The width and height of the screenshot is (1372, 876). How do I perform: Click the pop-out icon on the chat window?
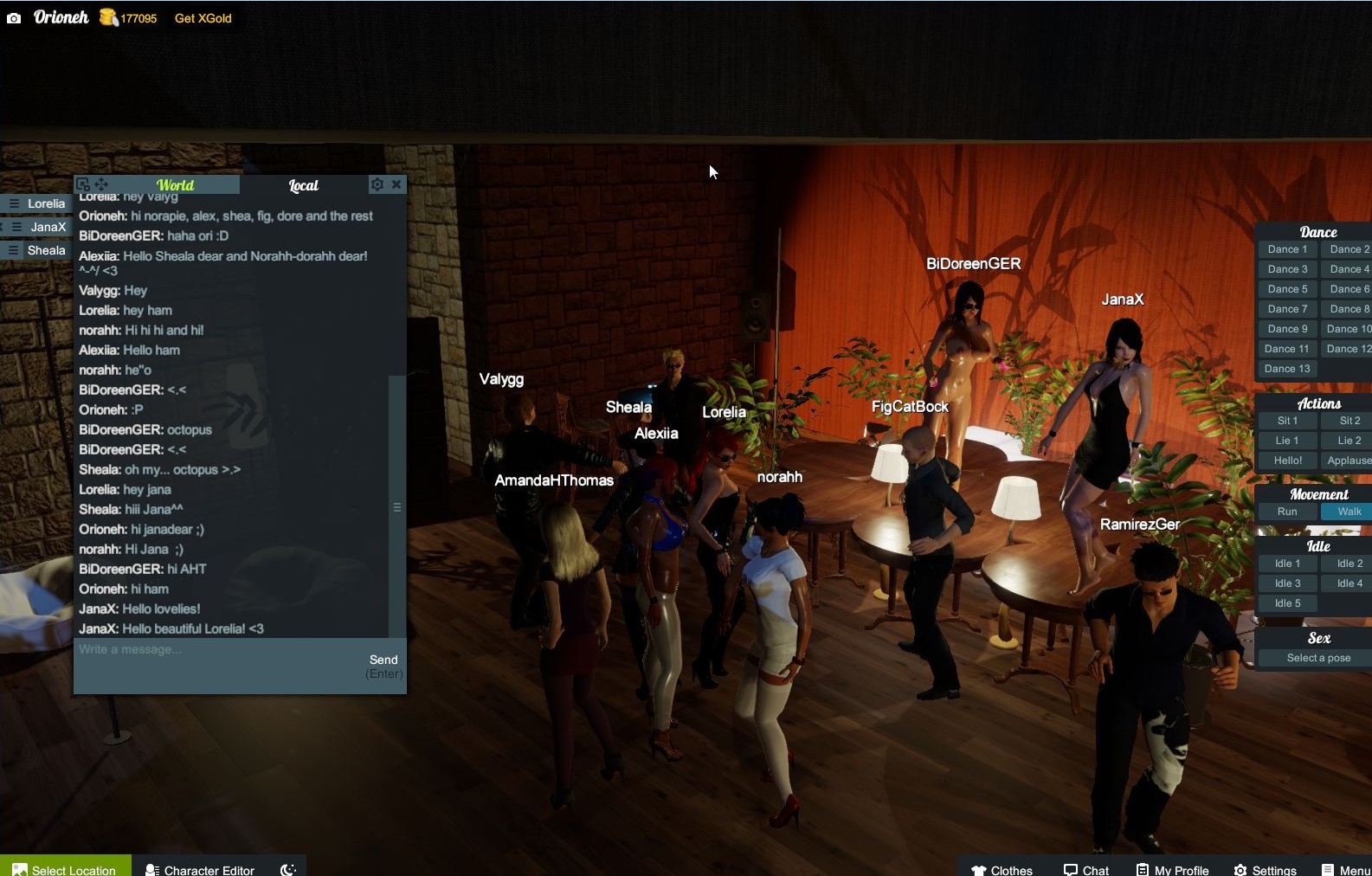(82, 184)
